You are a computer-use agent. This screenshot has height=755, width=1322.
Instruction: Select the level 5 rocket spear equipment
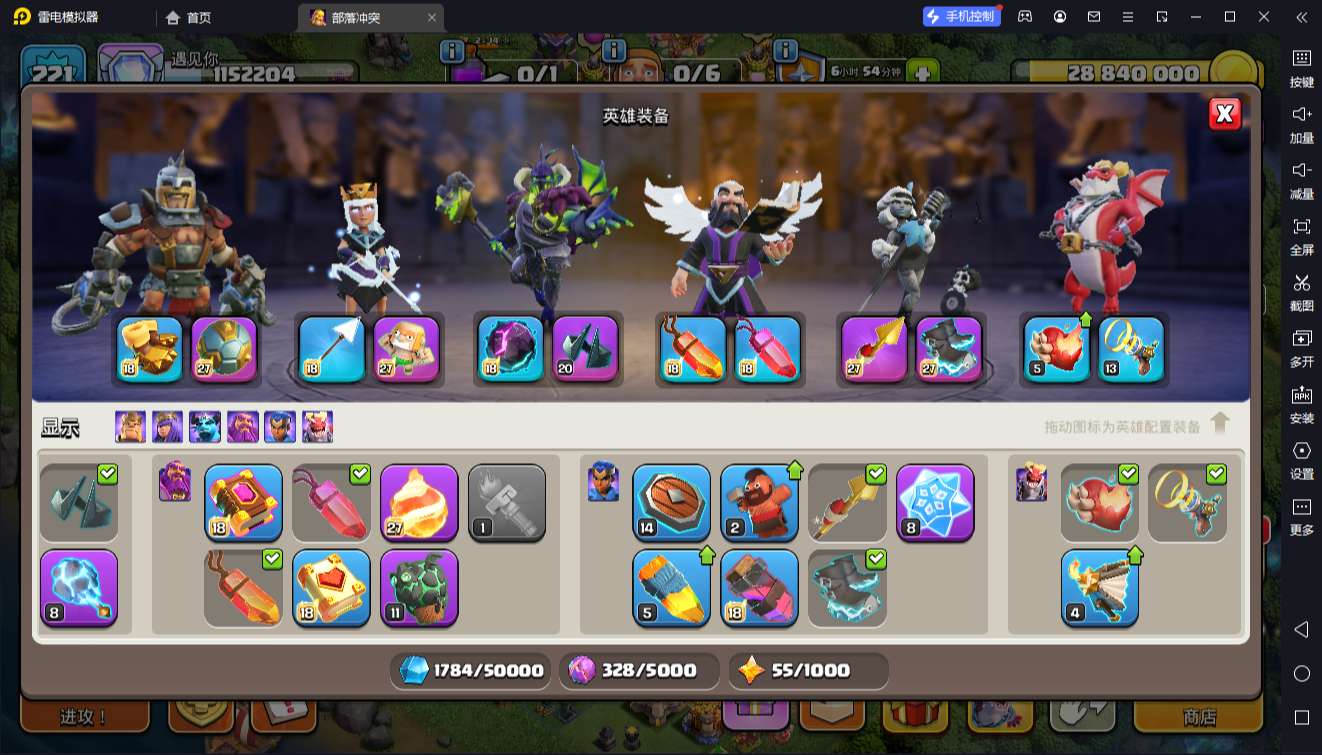click(671, 587)
